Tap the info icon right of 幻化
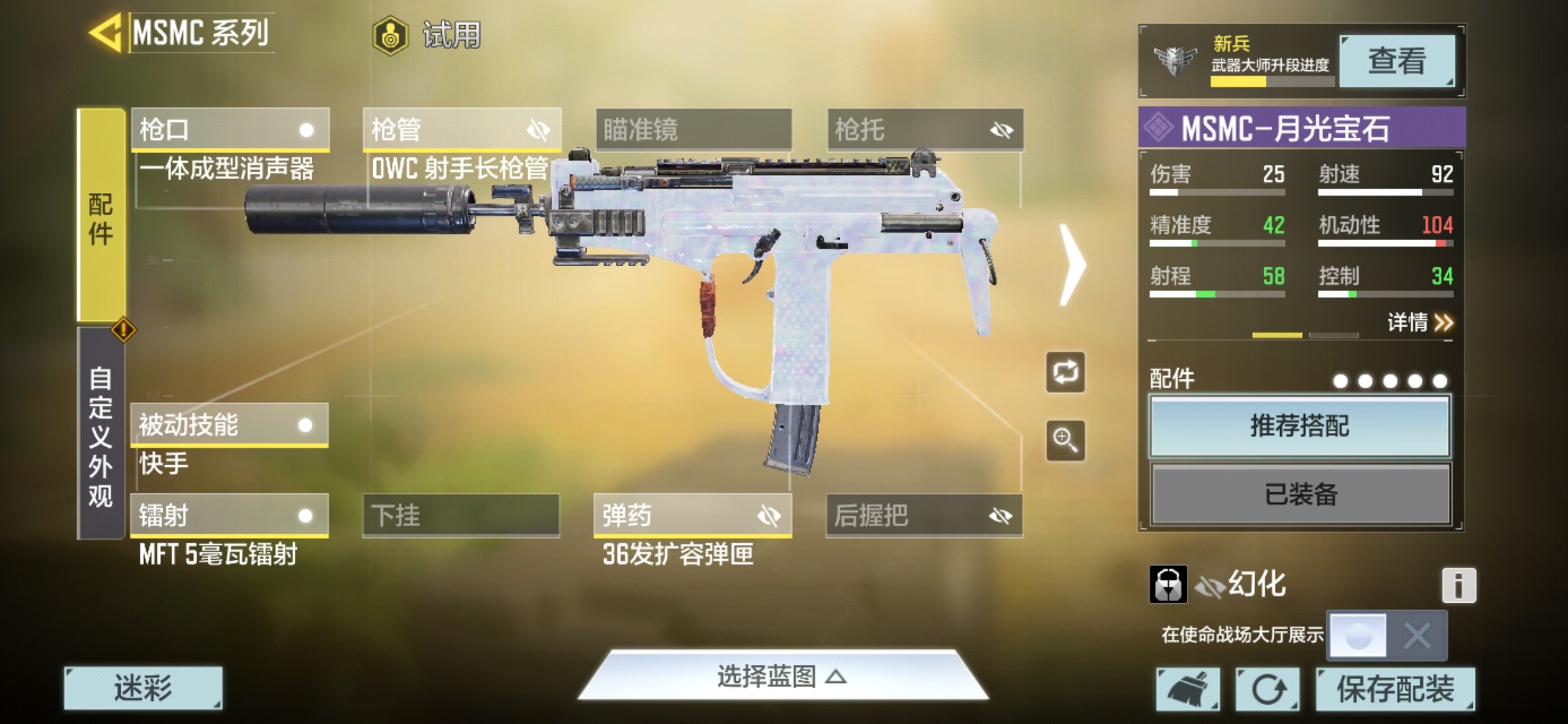Viewport: 1568px width, 724px height. (x=1458, y=584)
